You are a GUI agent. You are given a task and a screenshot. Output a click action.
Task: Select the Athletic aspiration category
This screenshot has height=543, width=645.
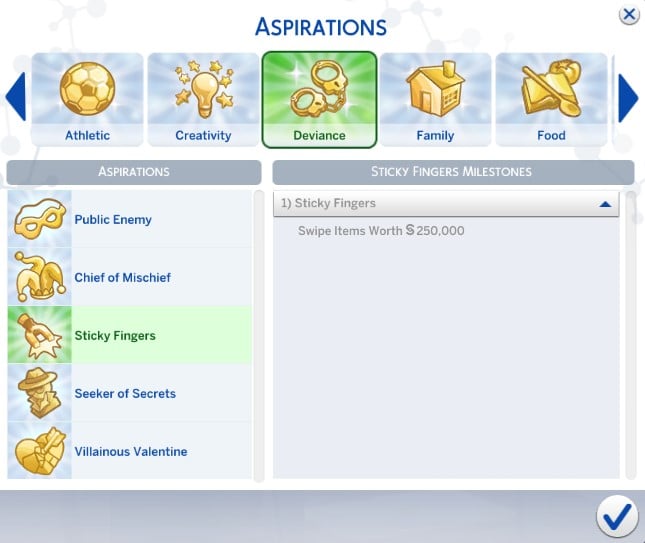pos(88,100)
